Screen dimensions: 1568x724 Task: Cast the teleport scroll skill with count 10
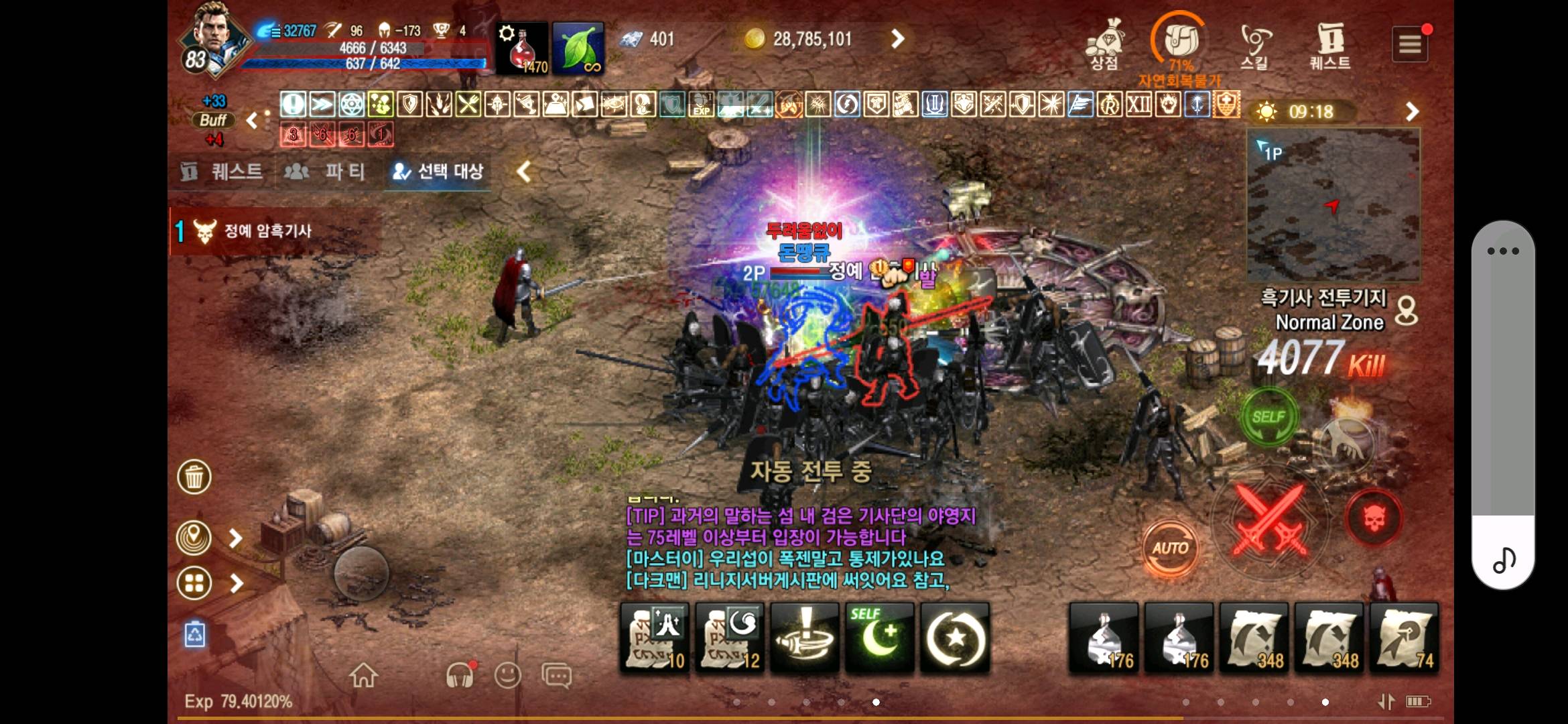coord(653,636)
